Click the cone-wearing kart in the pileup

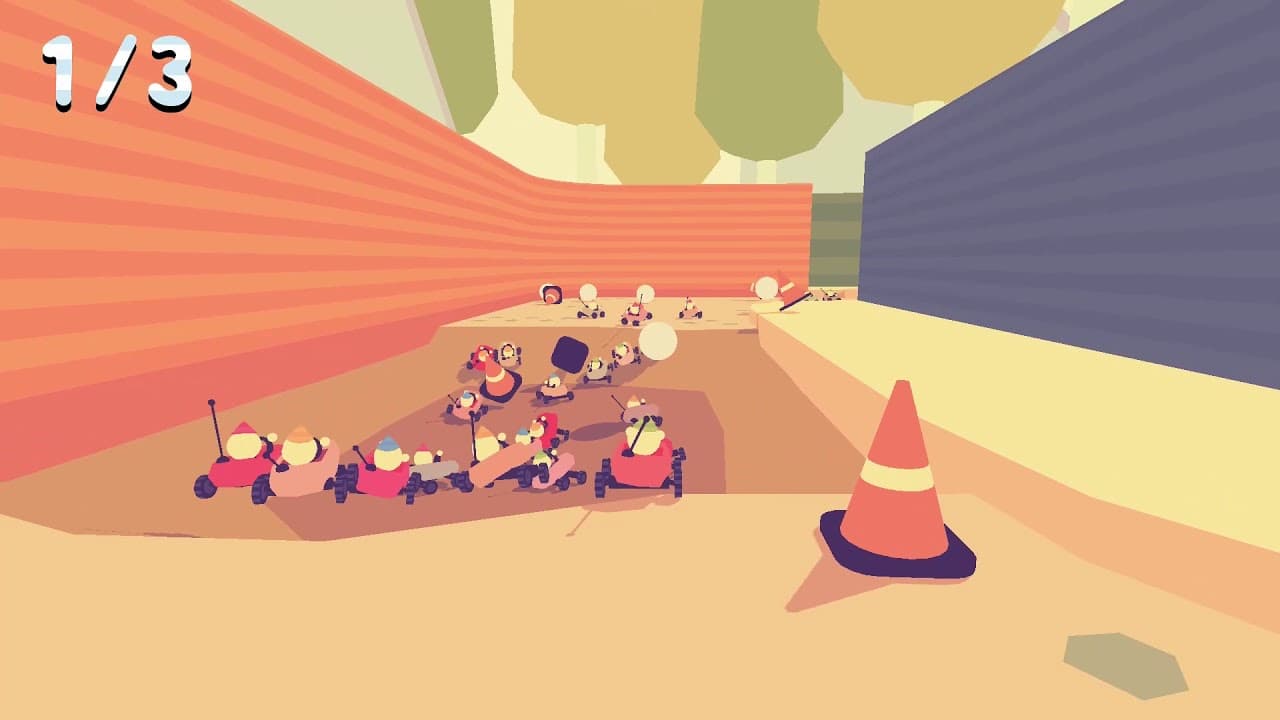click(497, 379)
